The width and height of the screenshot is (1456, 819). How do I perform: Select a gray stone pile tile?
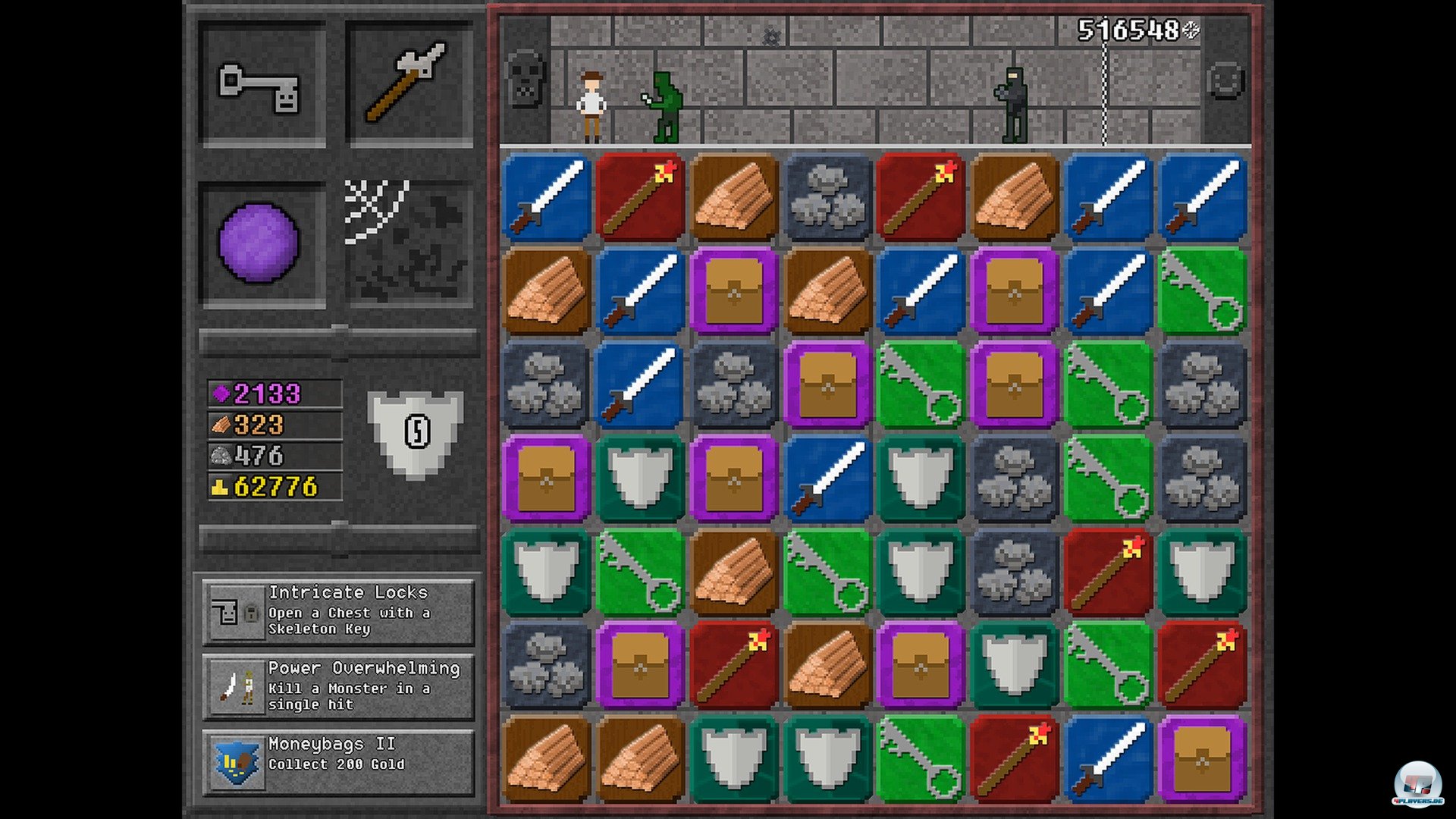827,196
